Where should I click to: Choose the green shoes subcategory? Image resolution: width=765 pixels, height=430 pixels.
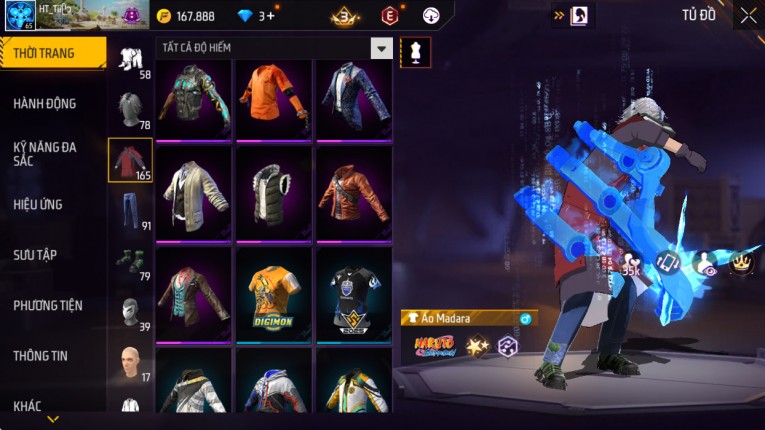point(130,261)
